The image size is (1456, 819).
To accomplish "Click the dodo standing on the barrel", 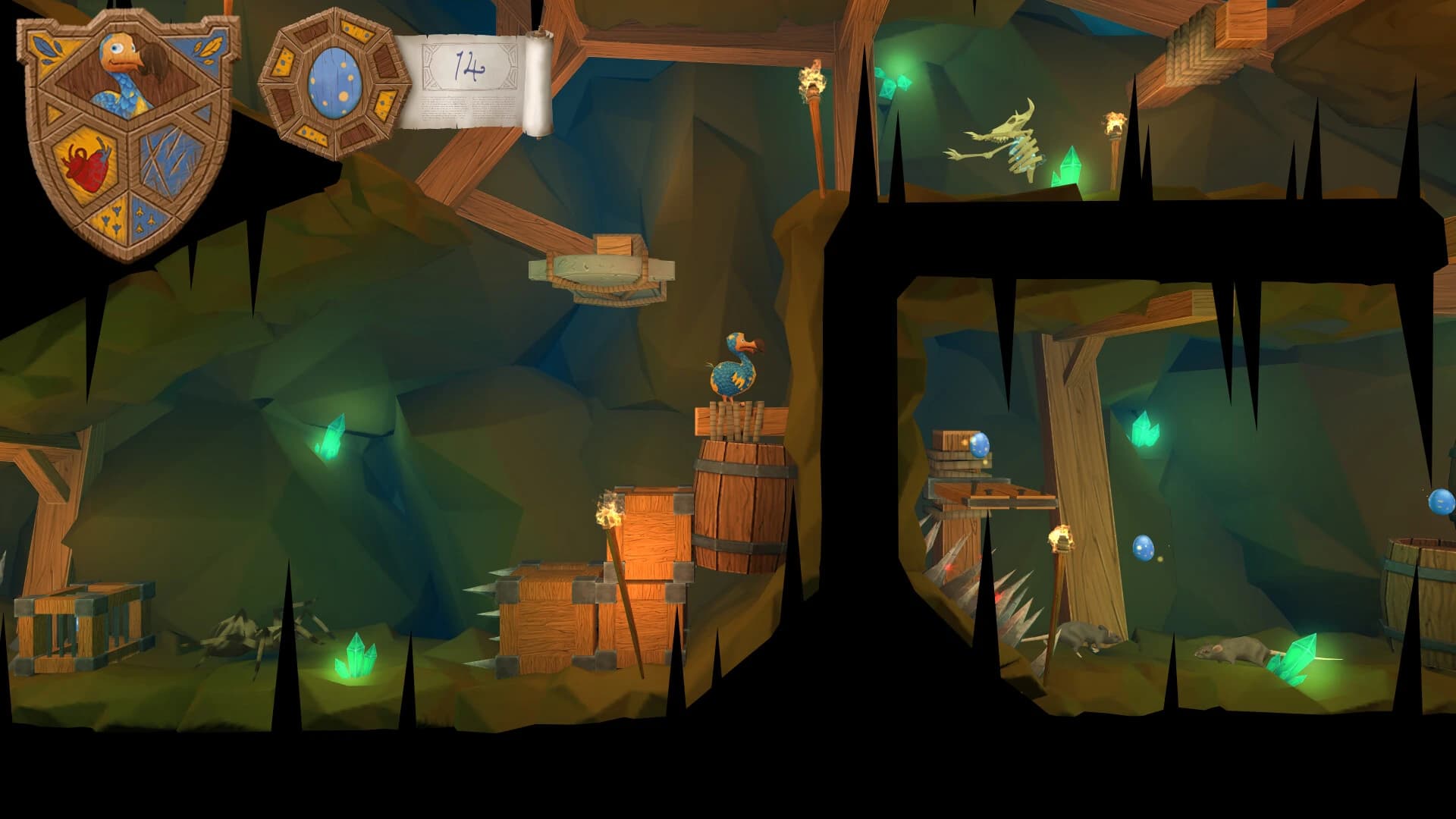I will (732, 372).
